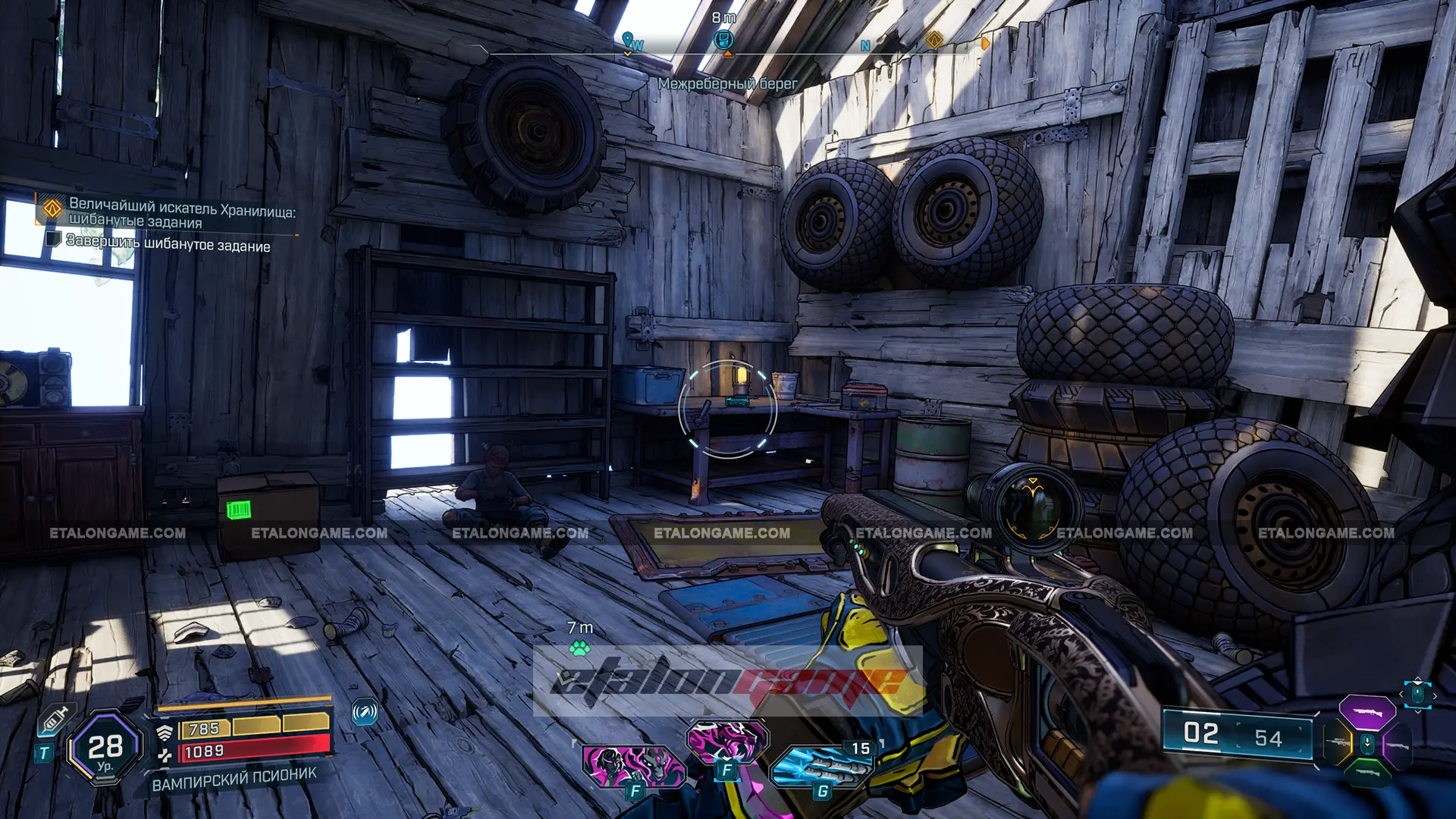Trigger the pink two-character action skill
The height and width of the screenshot is (819, 1456).
[x=632, y=764]
